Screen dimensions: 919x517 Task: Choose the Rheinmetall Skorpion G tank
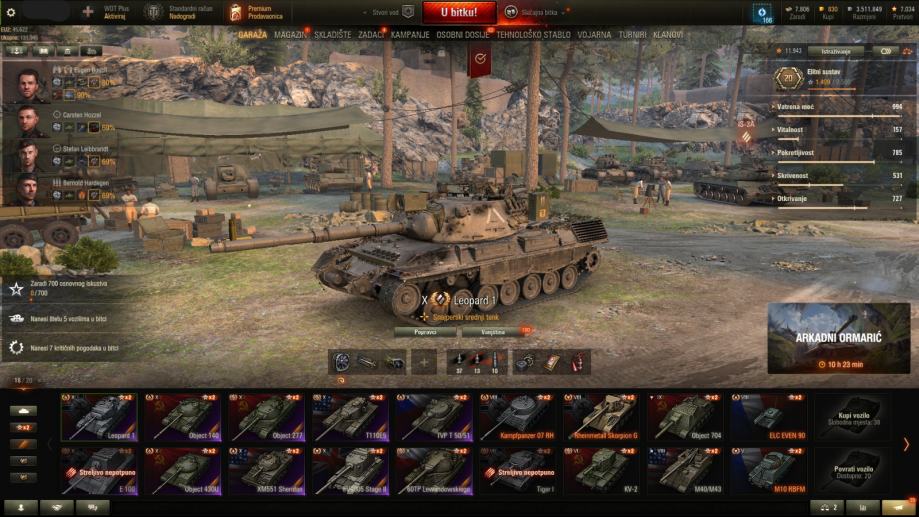point(603,417)
